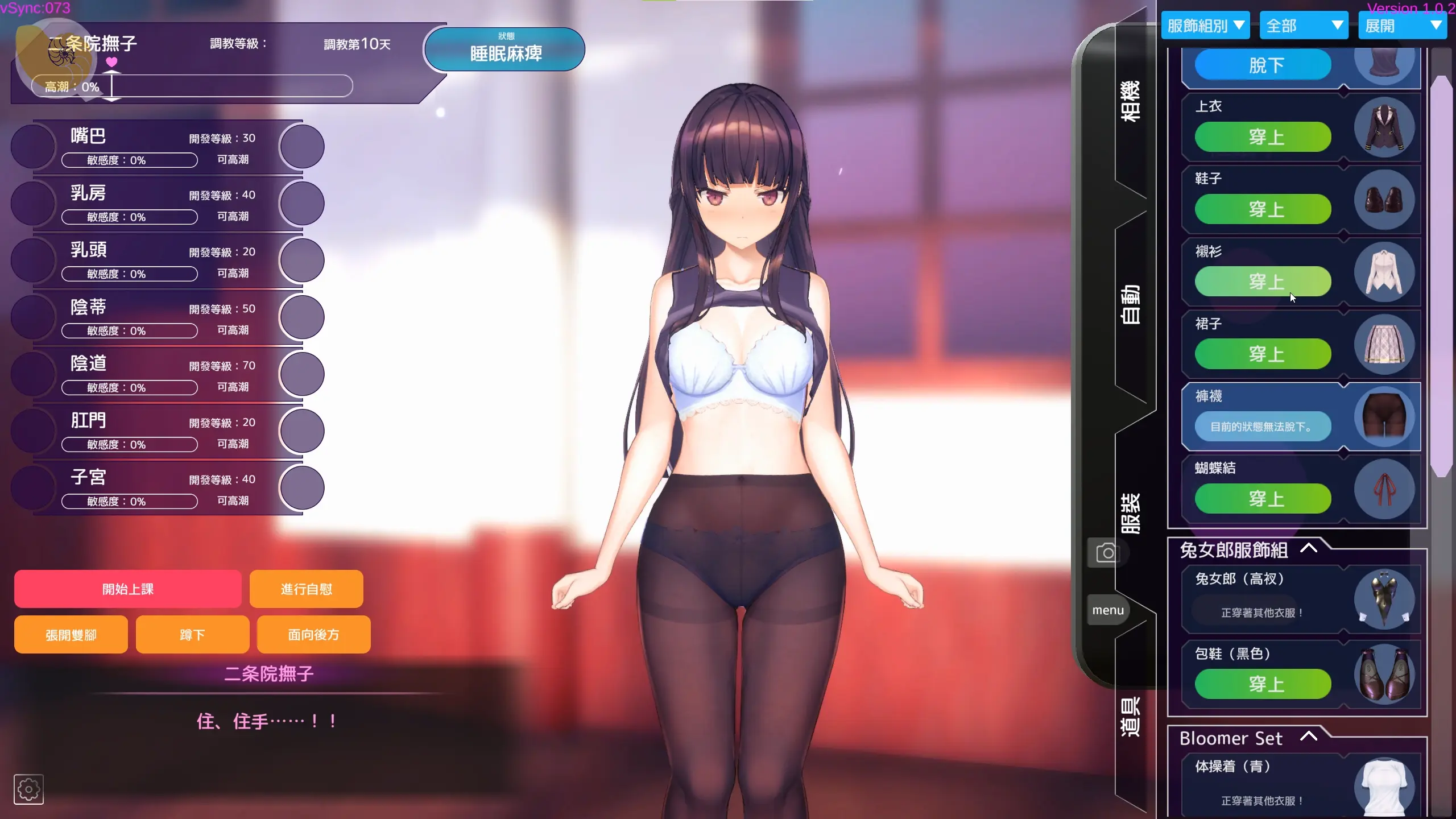Click 穿上 for the 襯衫 shirt
This screenshot has height=819, width=1456.
point(1263,282)
